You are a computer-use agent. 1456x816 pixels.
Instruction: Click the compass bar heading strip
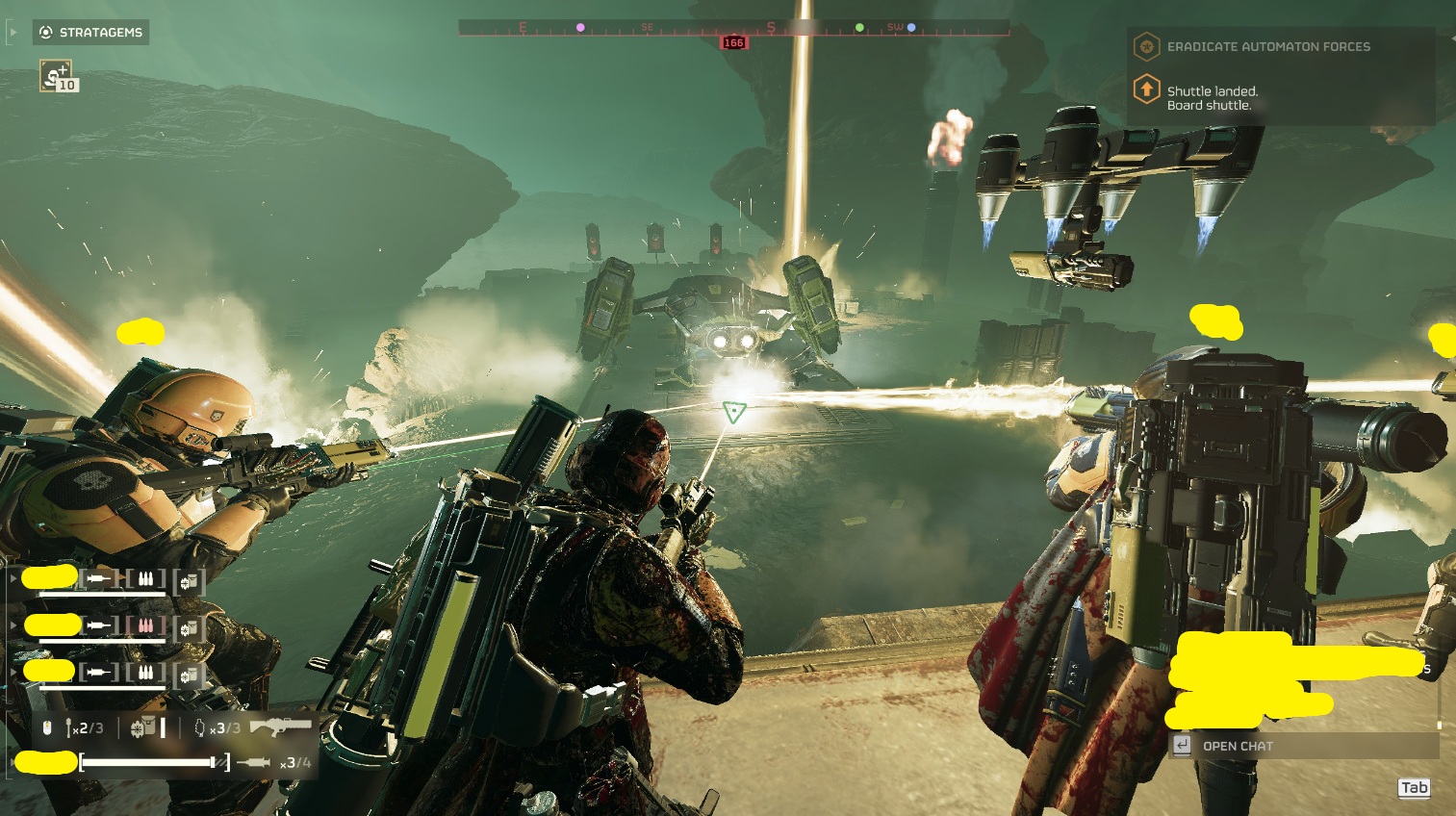[733, 28]
